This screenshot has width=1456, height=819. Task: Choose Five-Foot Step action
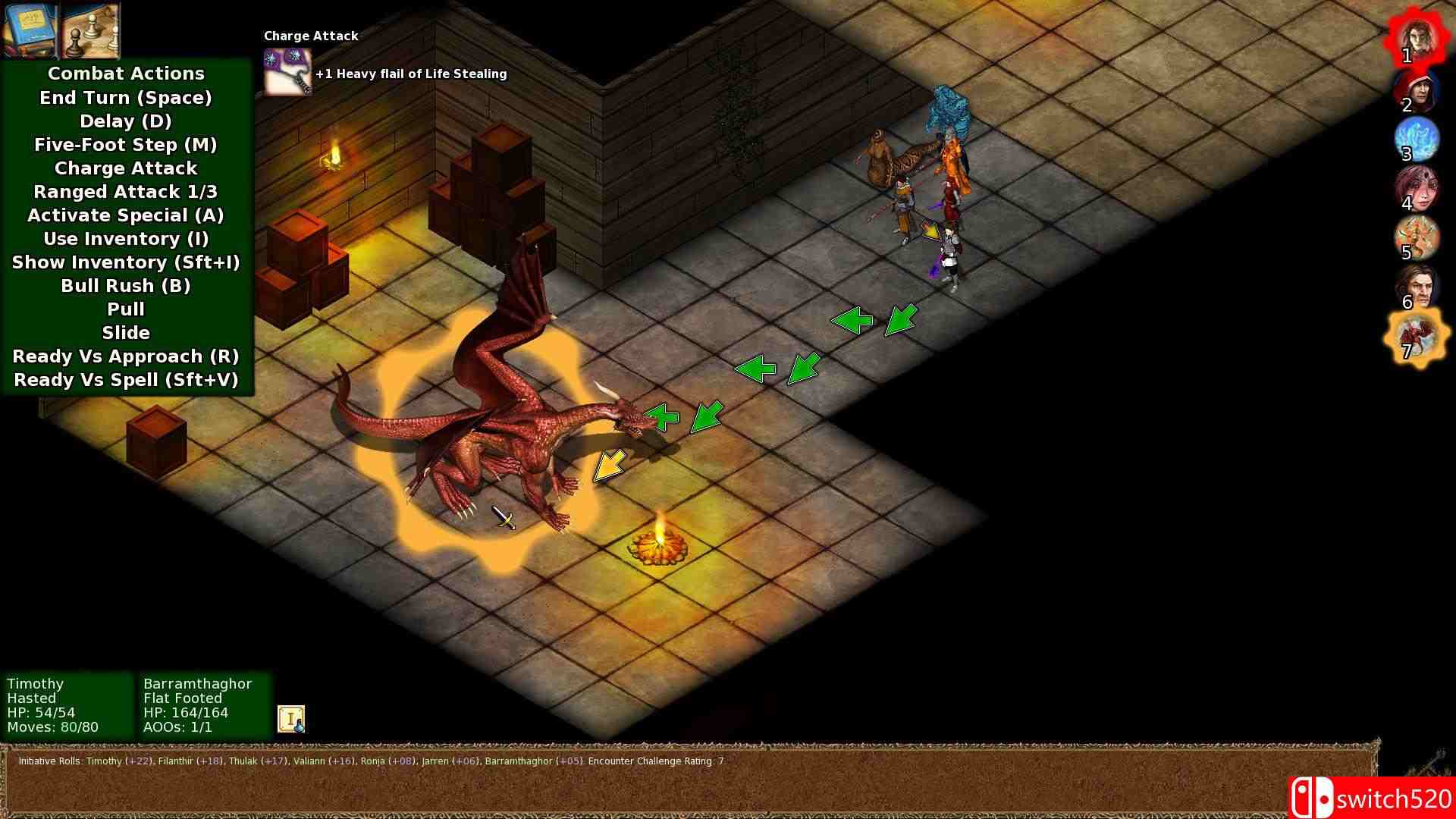coord(125,144)
